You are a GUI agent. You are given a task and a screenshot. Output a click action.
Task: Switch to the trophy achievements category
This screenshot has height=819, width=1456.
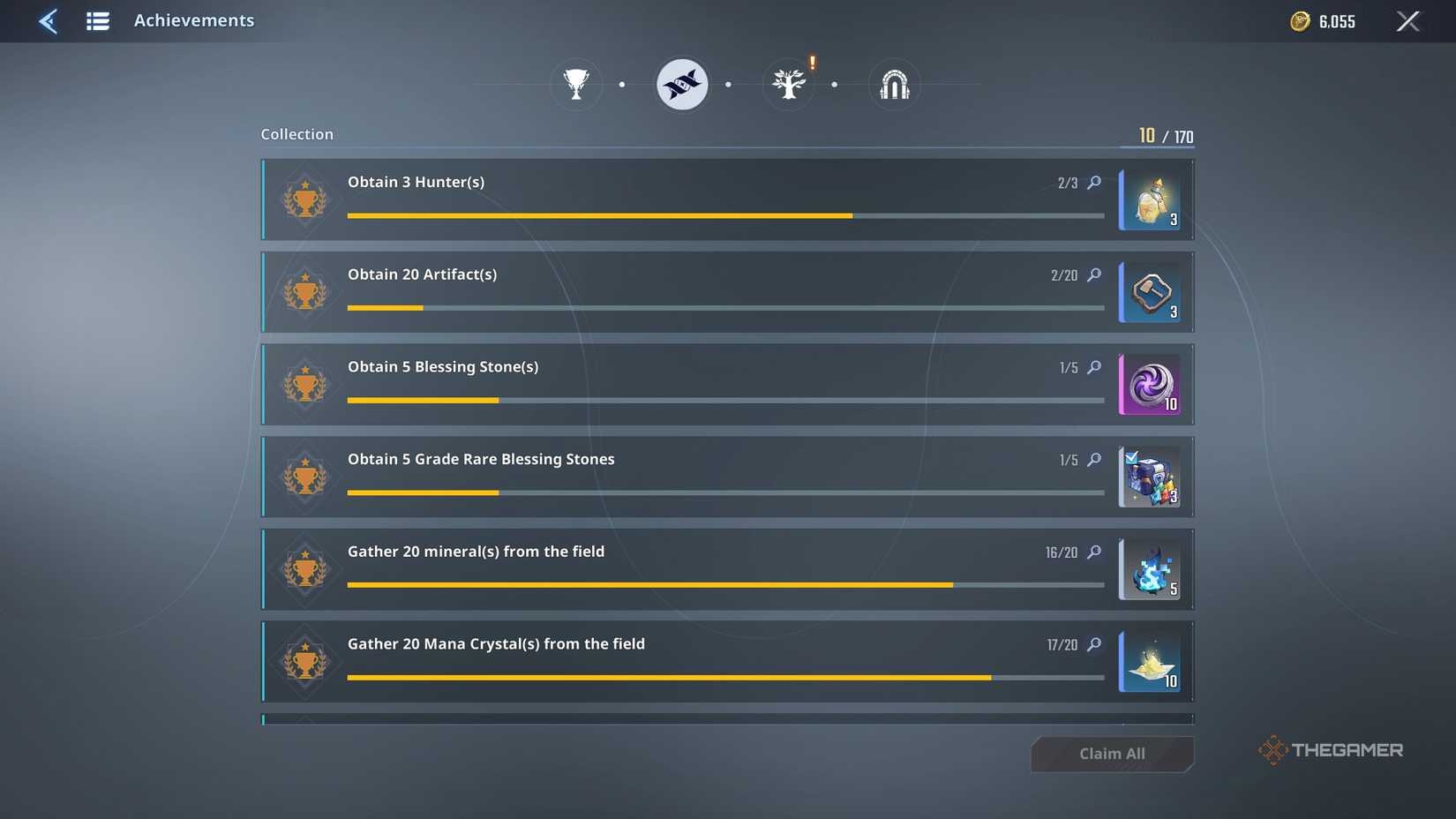click(x=576, y=84)
